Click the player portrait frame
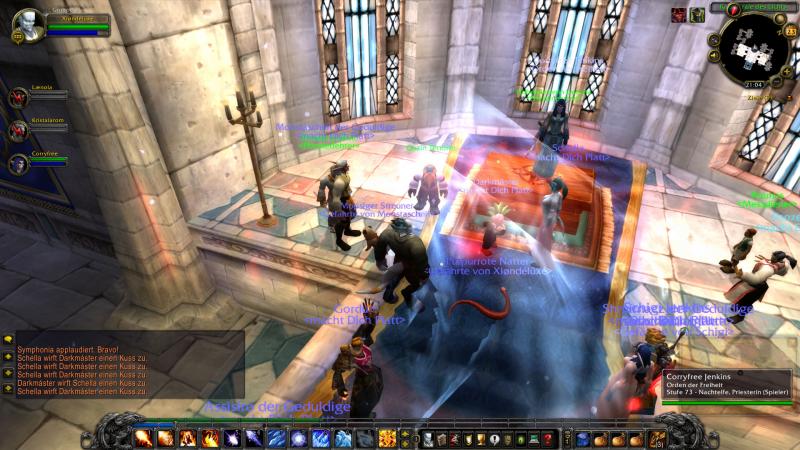Viewport: 800px width, 450px height. [28, 22]
